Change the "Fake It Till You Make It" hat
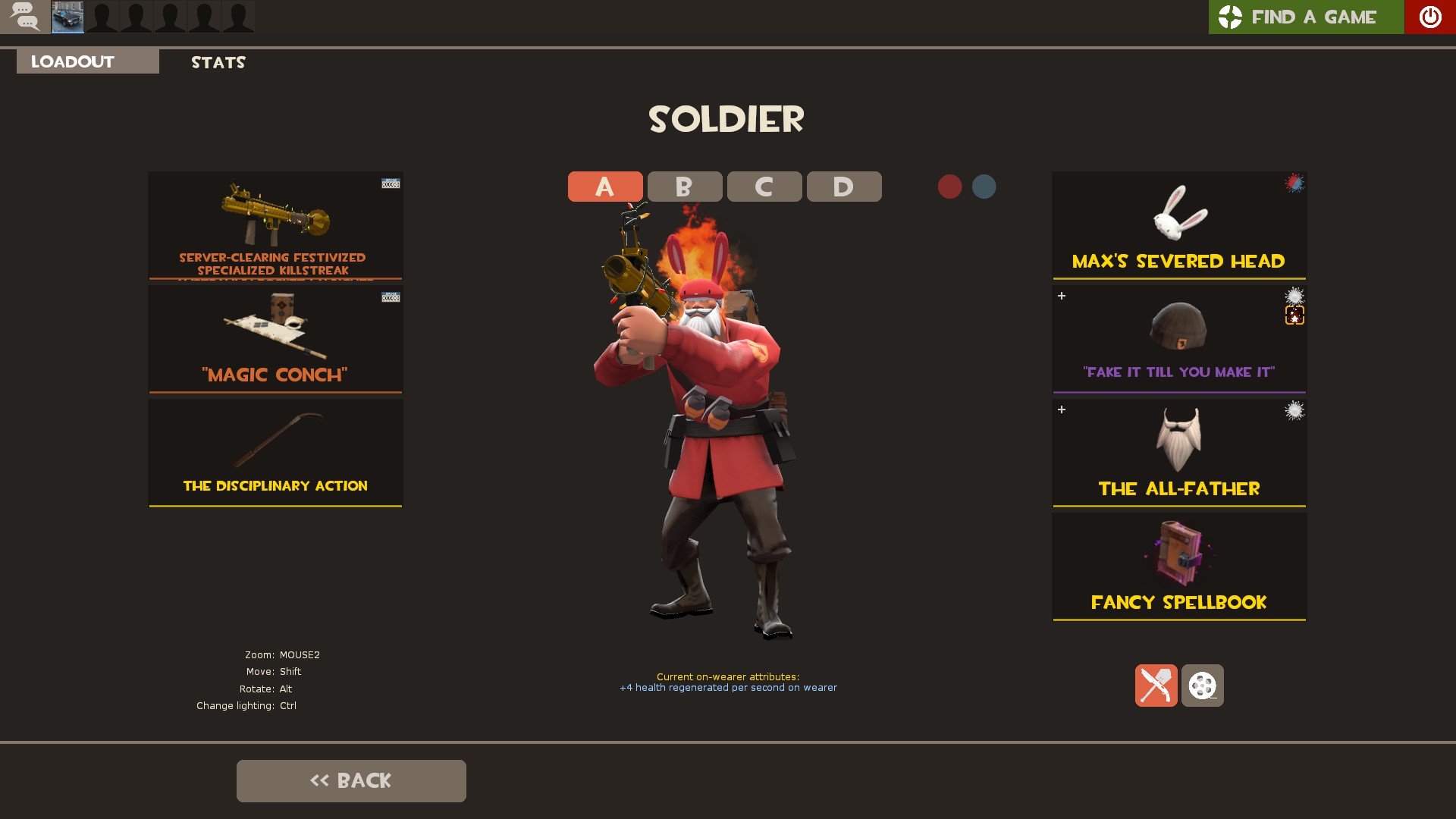This screenshot has height=819, width=1456. (1178, 339)
